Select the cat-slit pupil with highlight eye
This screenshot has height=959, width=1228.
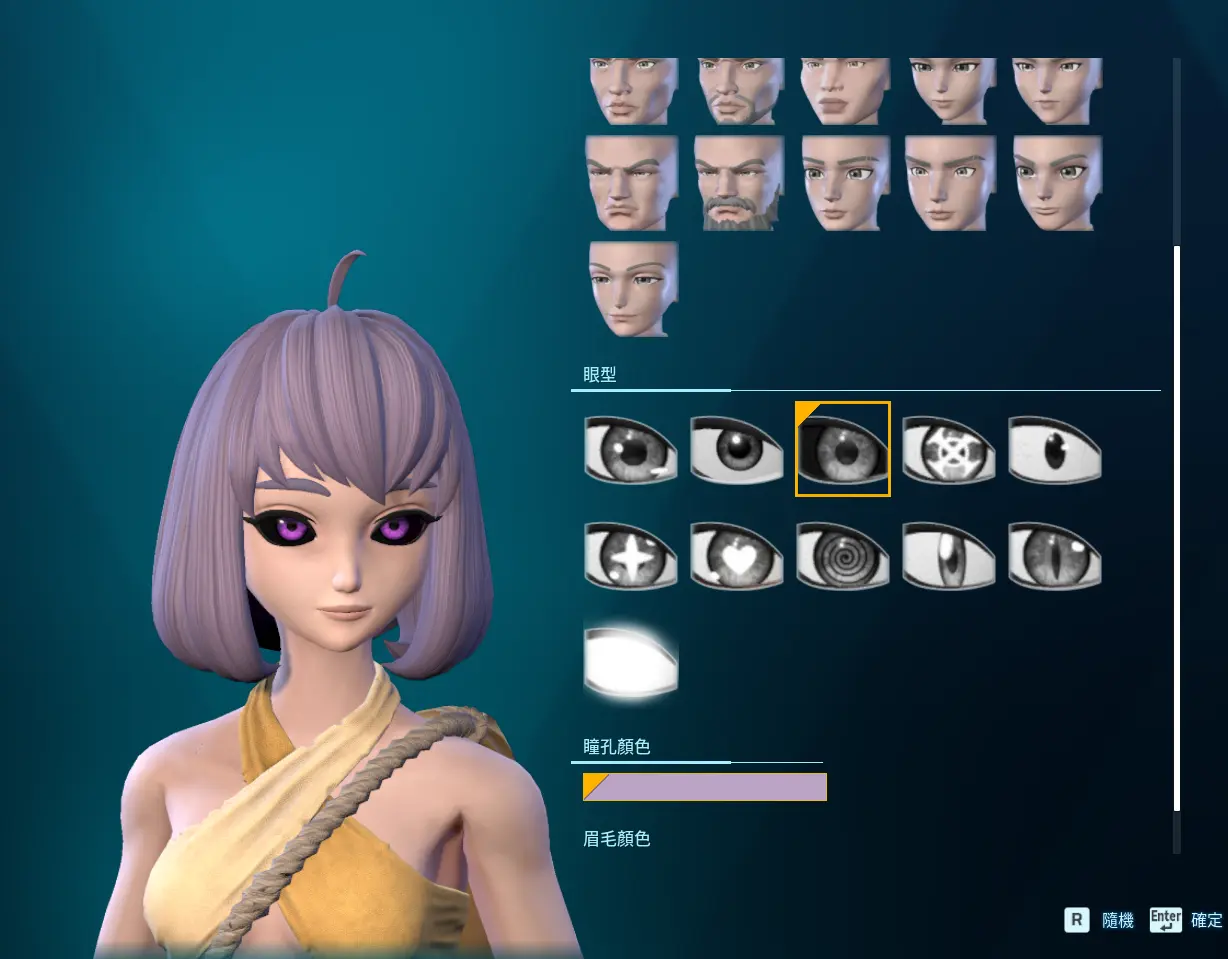[x=1054, y=556]
